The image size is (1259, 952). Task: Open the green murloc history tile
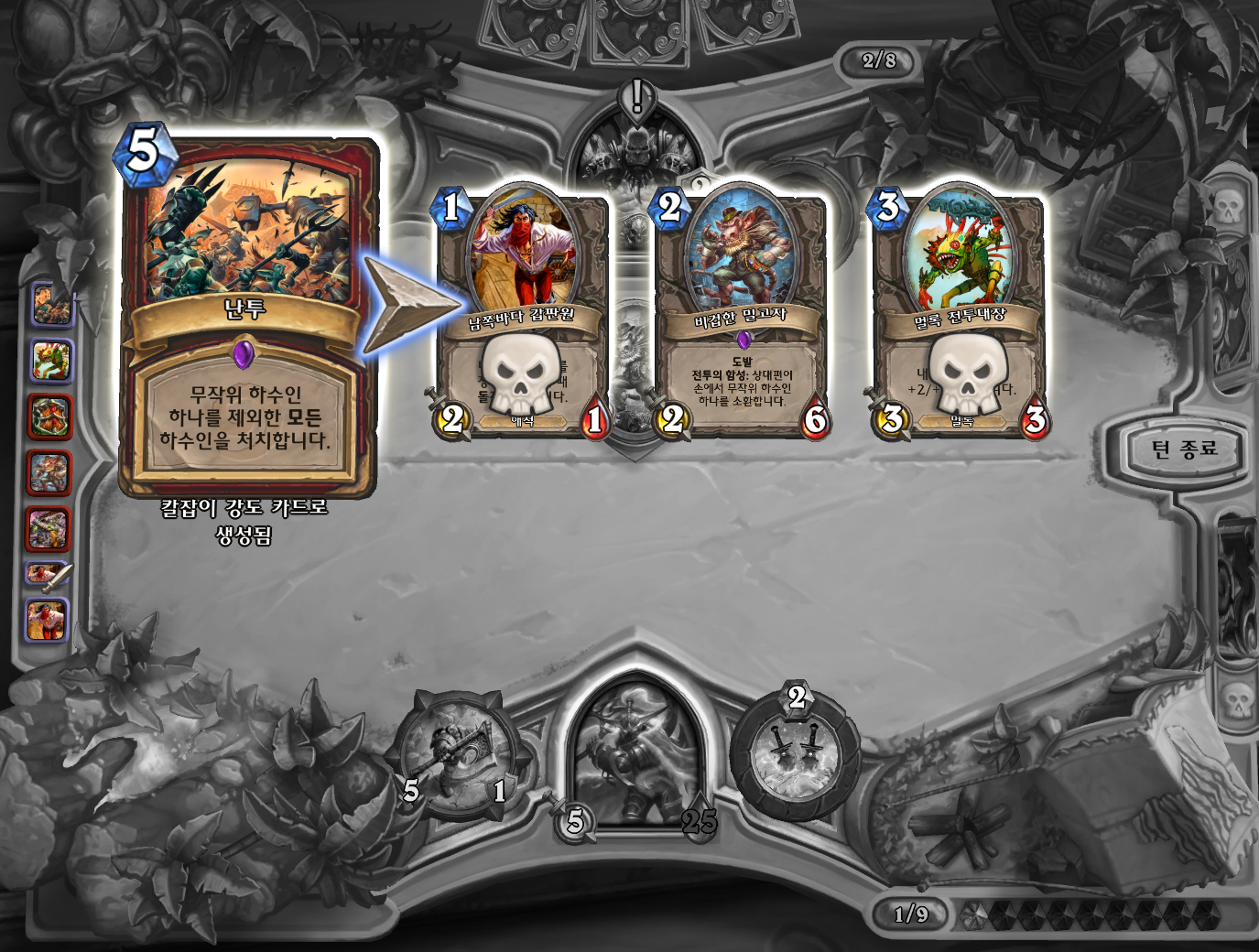point(51,360)
